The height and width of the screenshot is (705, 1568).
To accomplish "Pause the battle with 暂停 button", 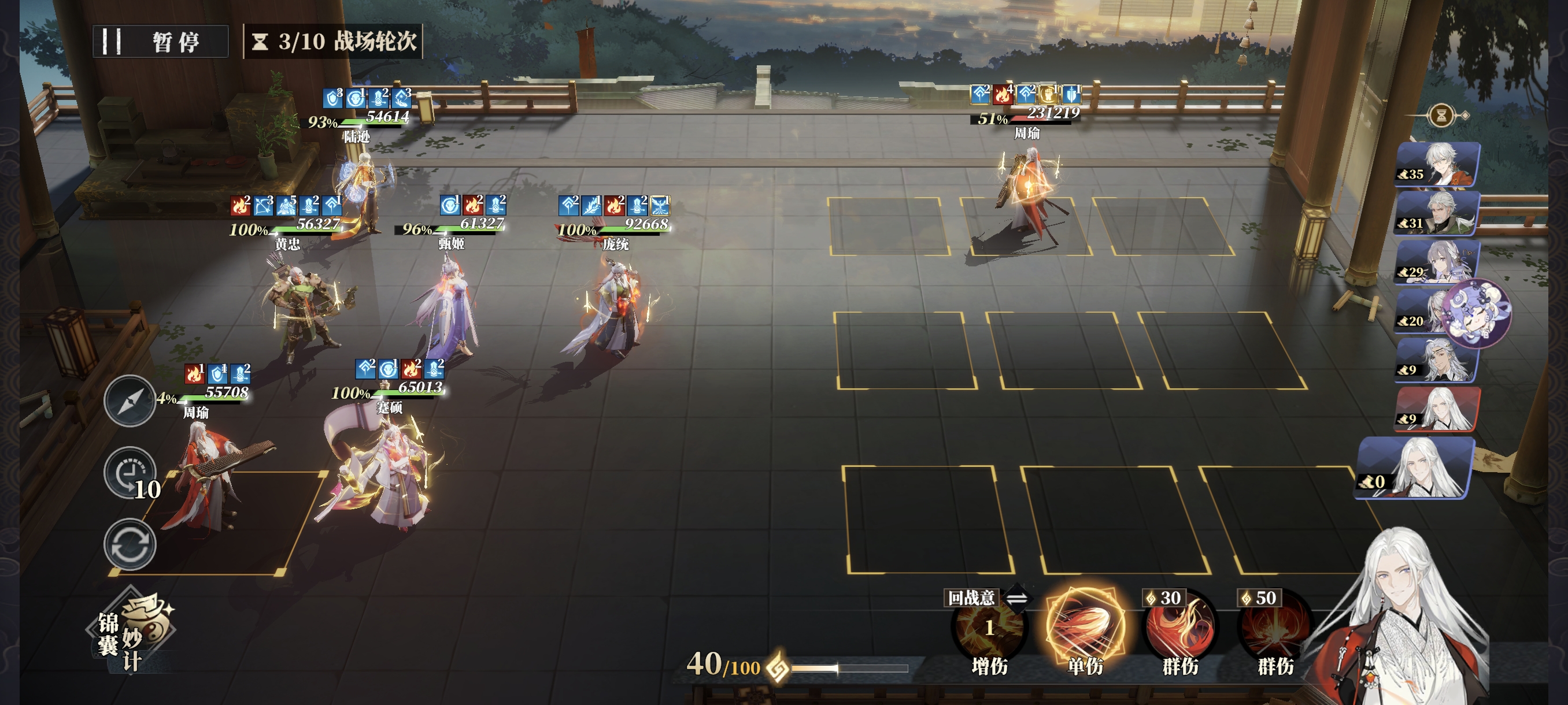I will [160, 42].
